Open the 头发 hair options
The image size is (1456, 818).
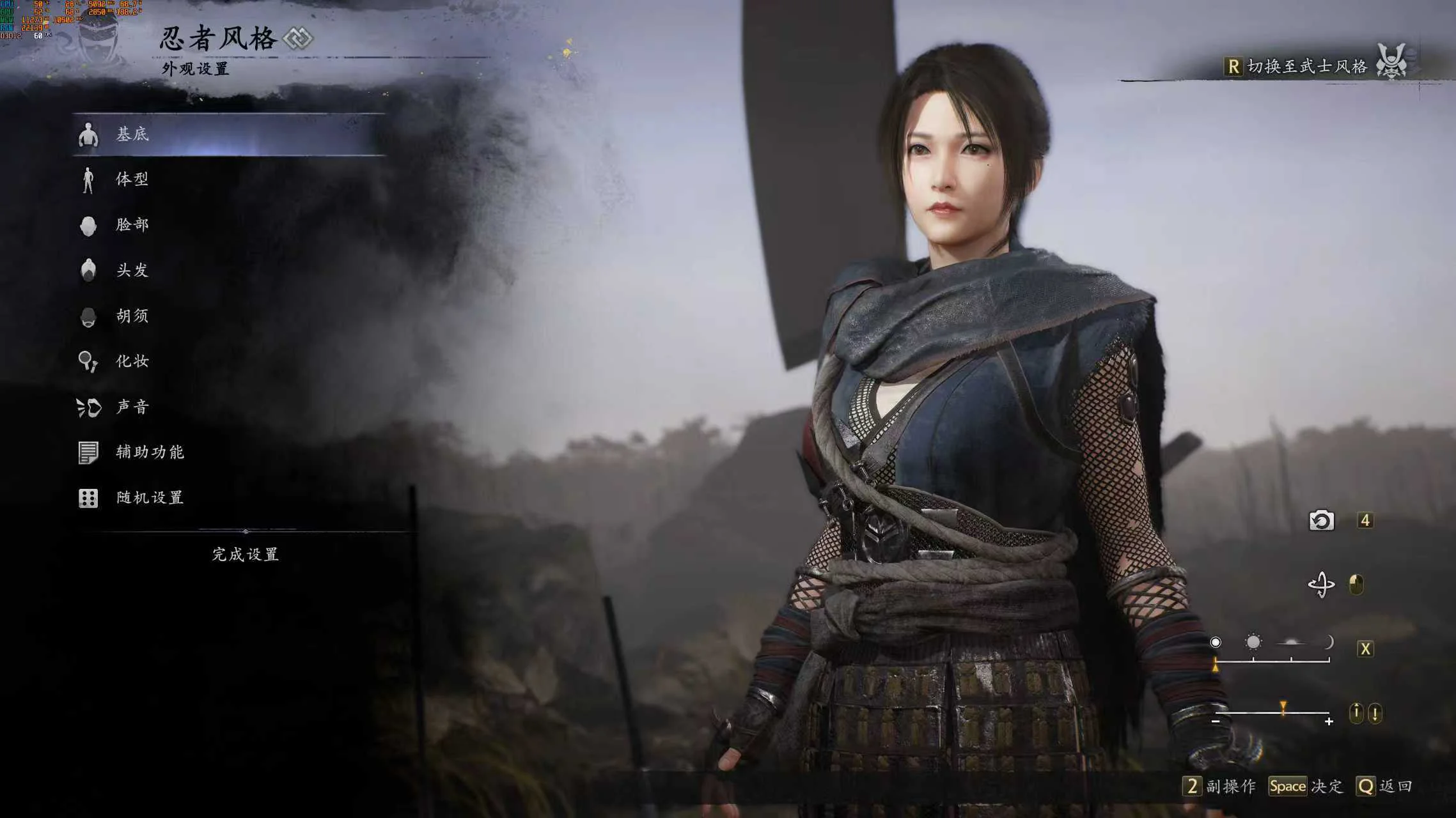[x=132, y=270]
